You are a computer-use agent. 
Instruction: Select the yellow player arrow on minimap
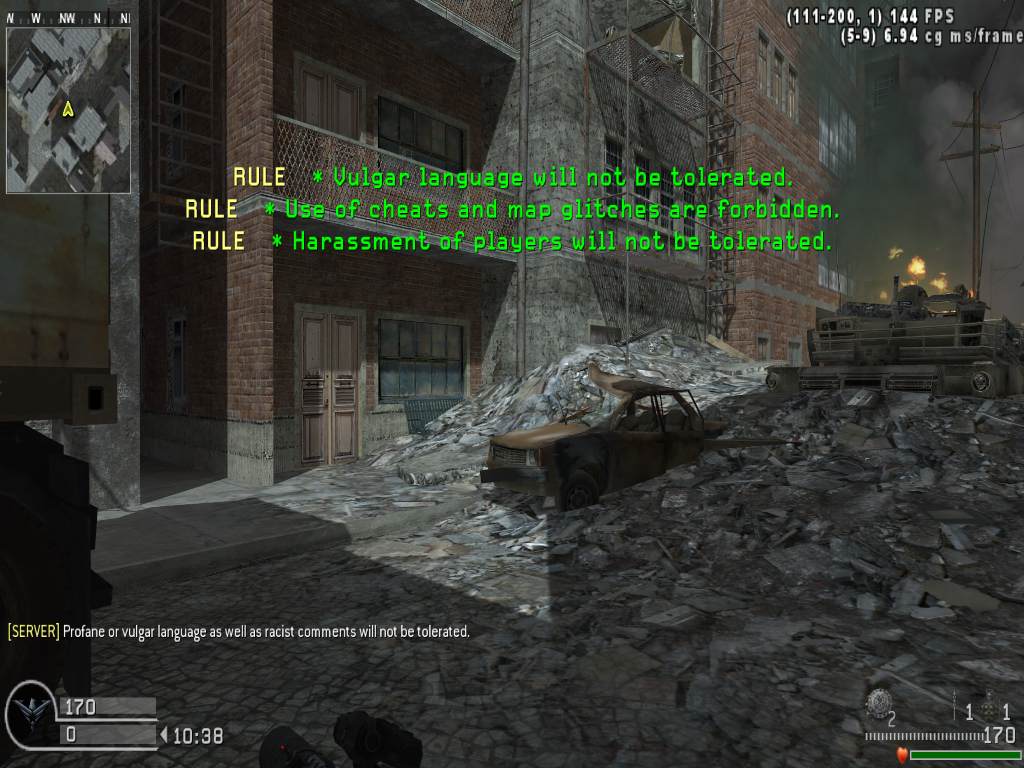tap(68, 109)
